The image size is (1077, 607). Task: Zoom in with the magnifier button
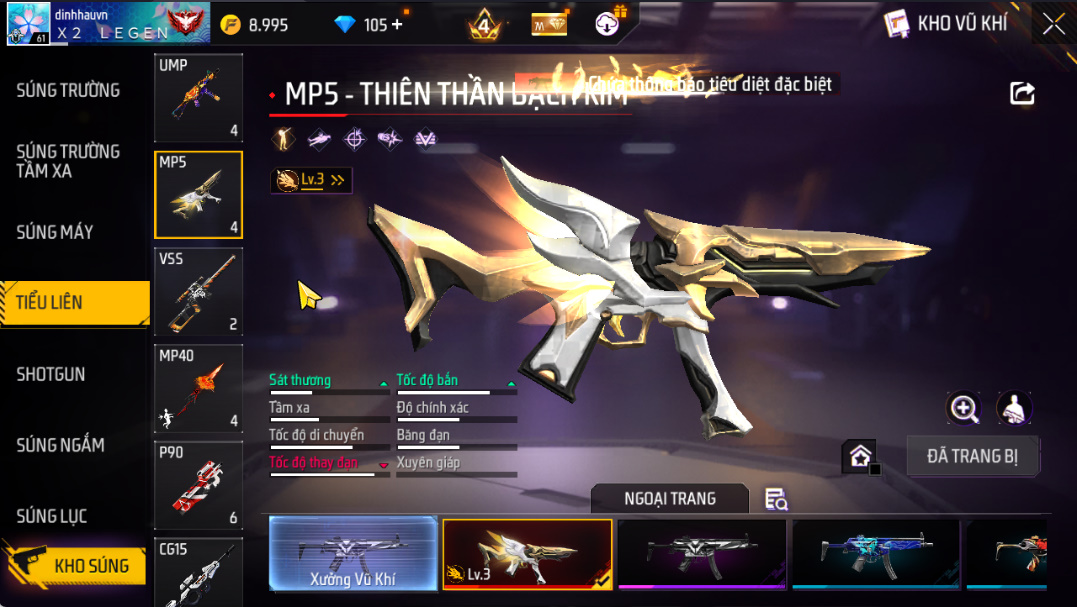[x=964, y=408]
